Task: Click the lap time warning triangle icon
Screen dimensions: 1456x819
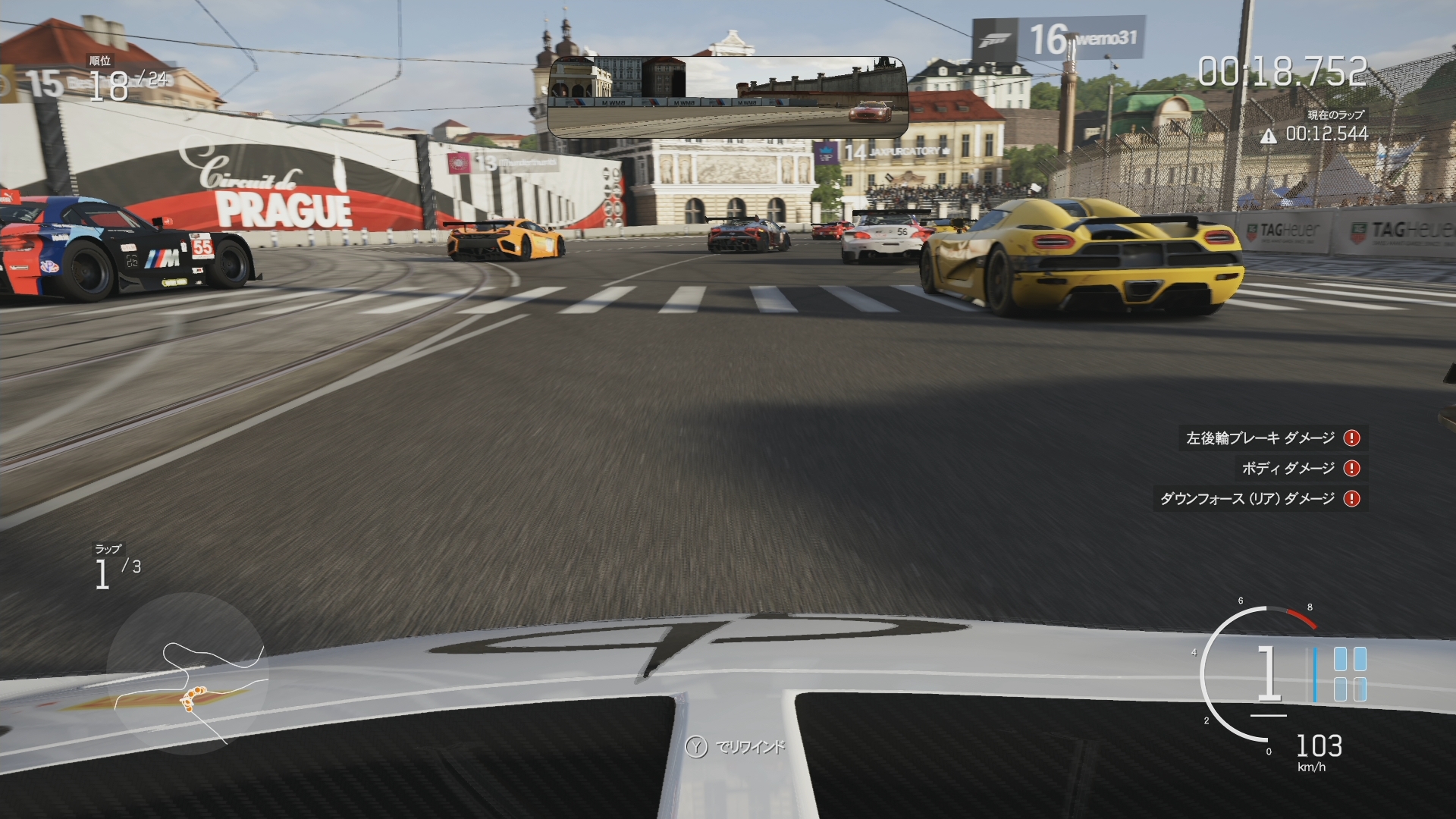Action: point(1268,136)
